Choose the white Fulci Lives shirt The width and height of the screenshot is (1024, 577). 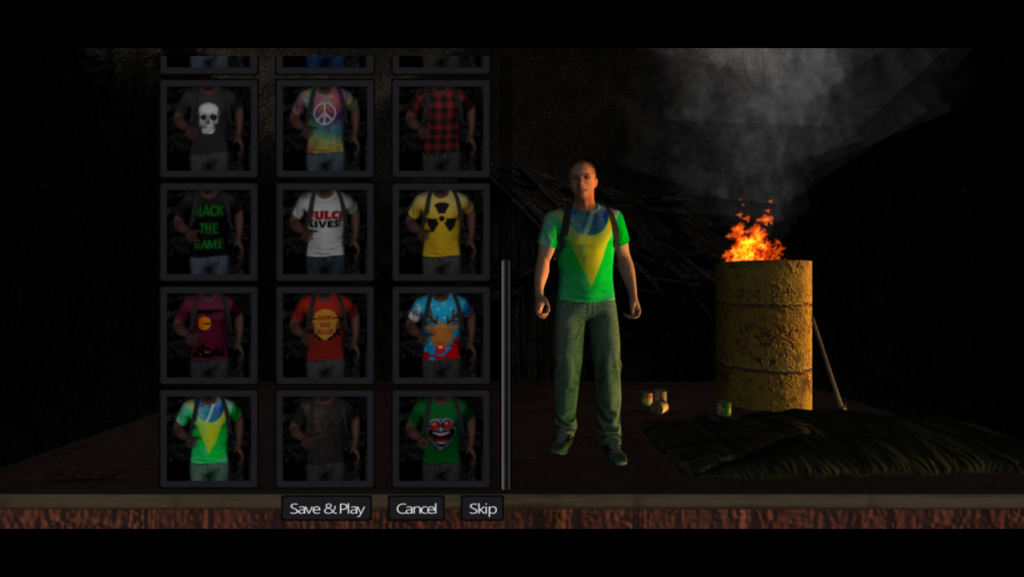(x=325, y=231)
